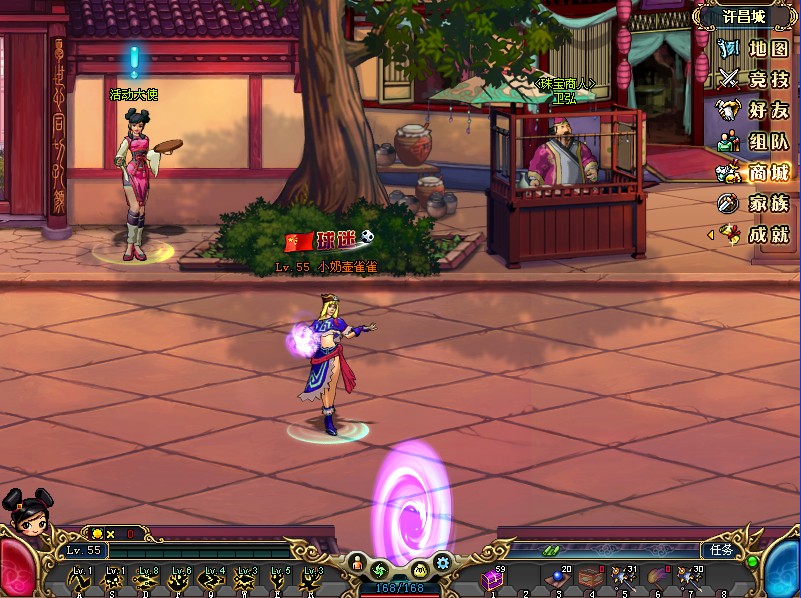Open settings with the blue gear icon
Image resolution: width=801 pixels, height=598 pixels.
coord(442,562)
